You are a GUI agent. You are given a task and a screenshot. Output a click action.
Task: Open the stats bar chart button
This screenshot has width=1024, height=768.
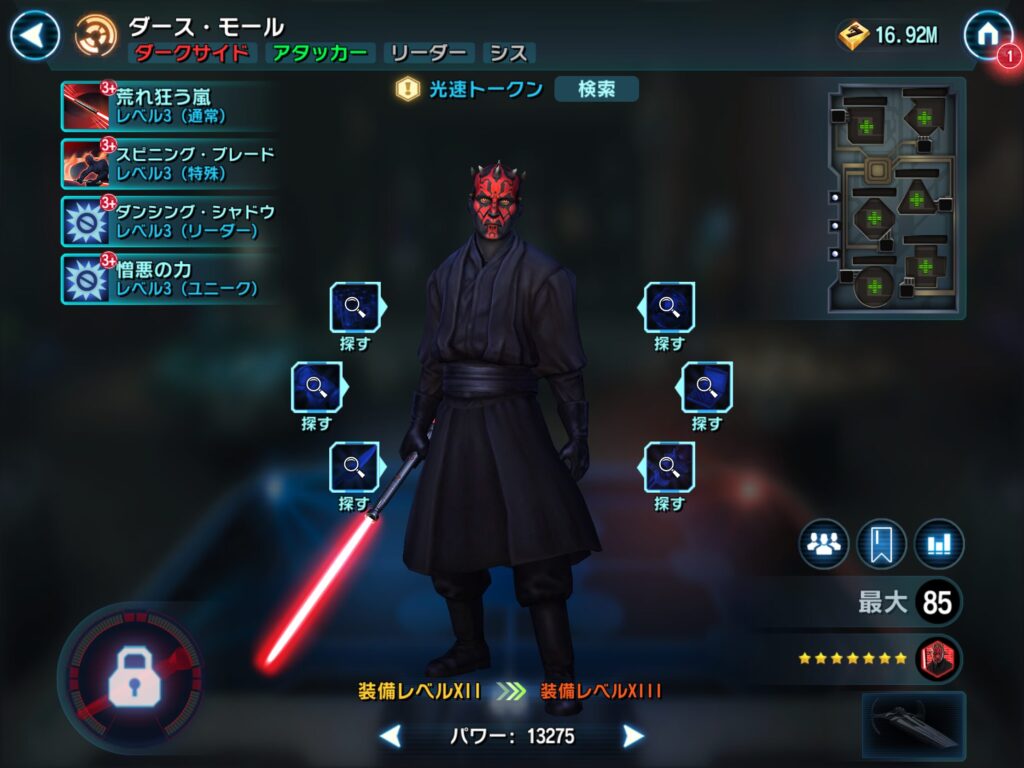click(939, 545)
